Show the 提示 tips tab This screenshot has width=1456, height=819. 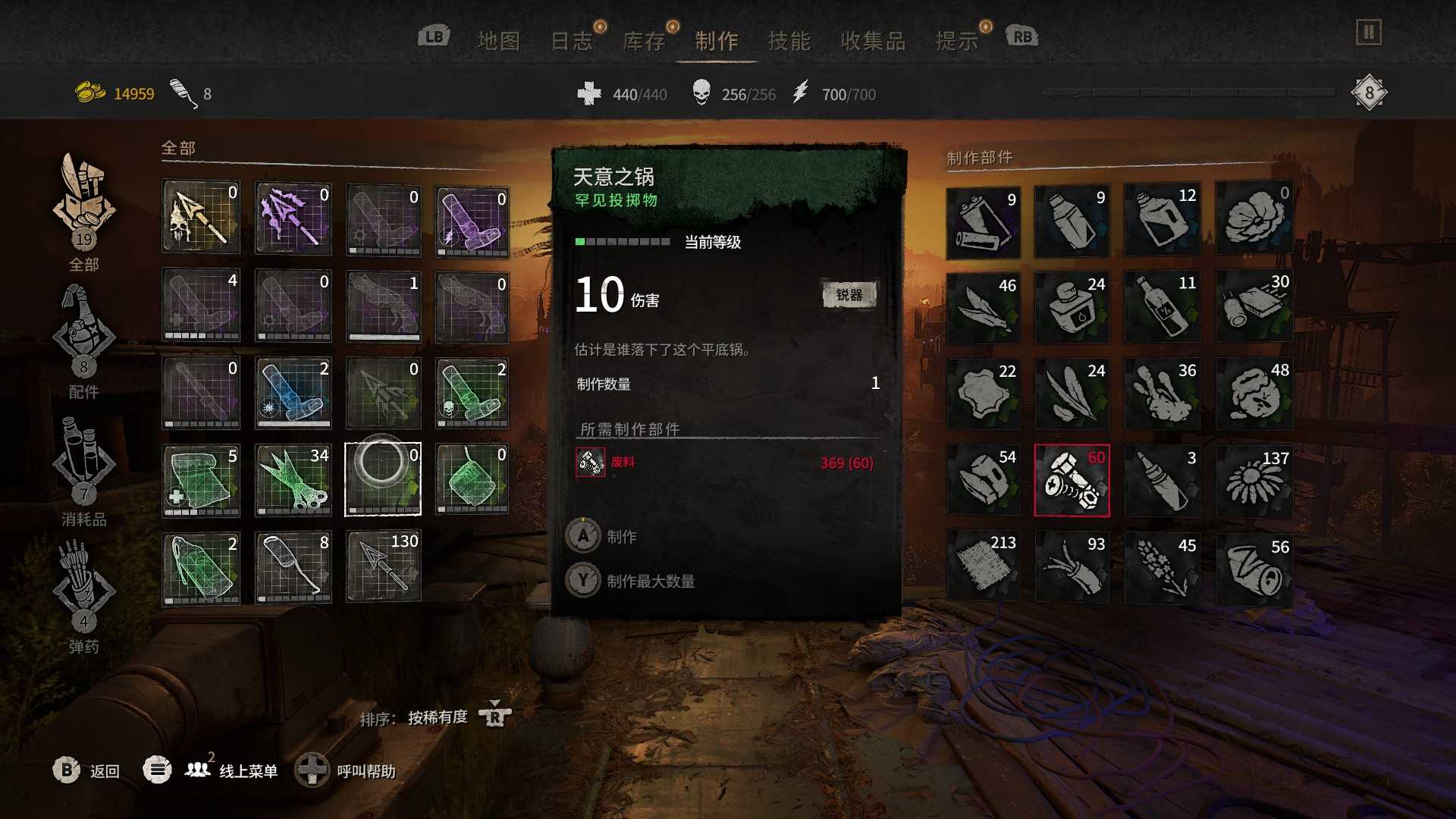point(956,41)
